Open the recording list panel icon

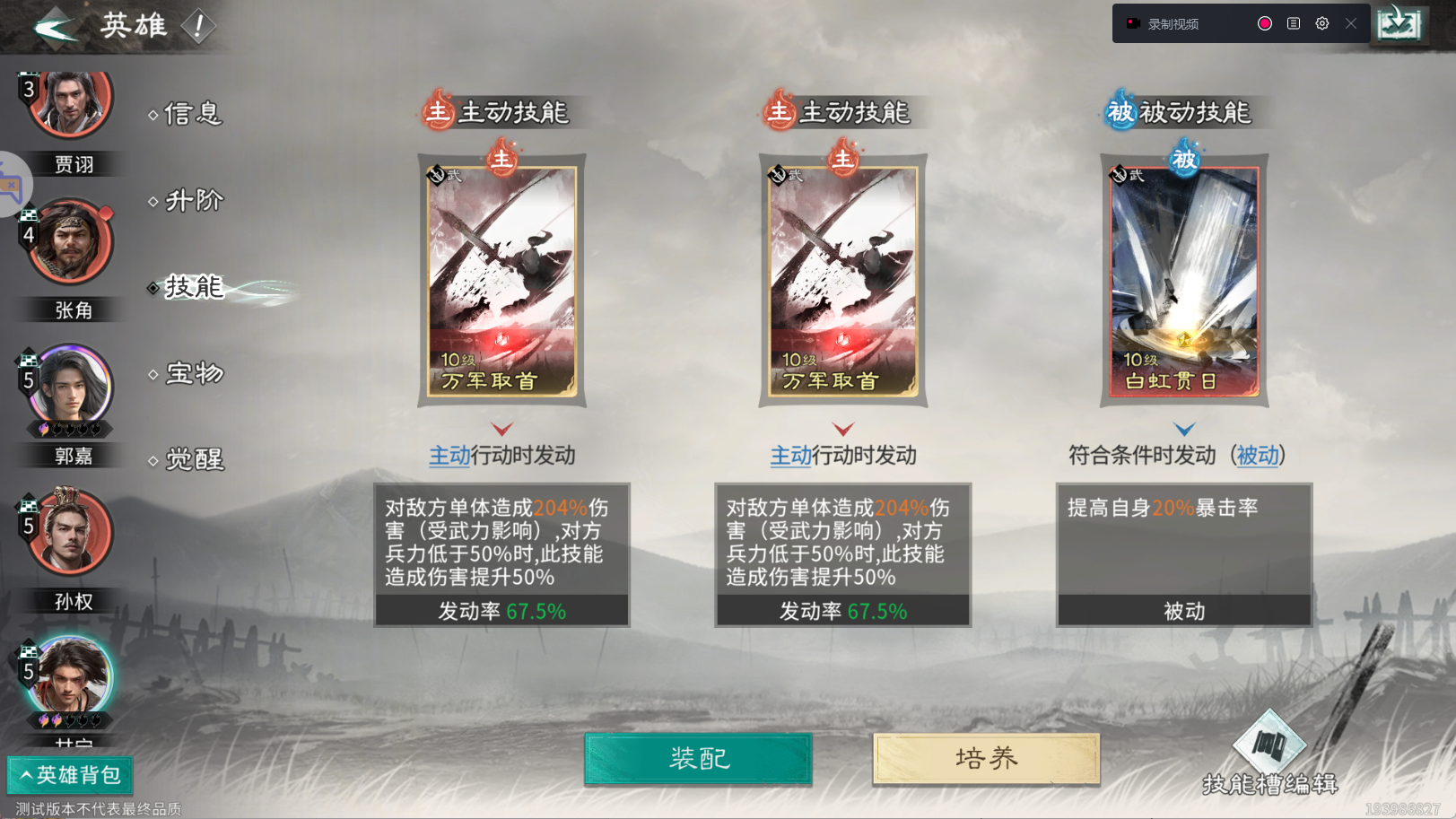[1293, 23]
